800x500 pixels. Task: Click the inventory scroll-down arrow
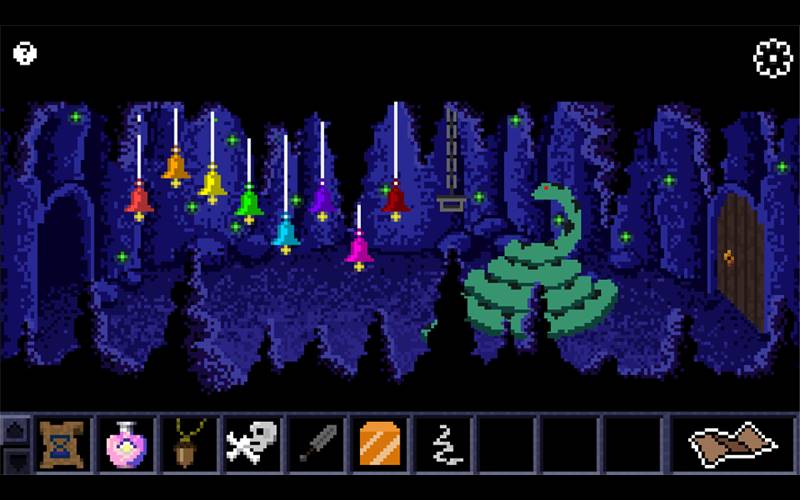(16, 459)
